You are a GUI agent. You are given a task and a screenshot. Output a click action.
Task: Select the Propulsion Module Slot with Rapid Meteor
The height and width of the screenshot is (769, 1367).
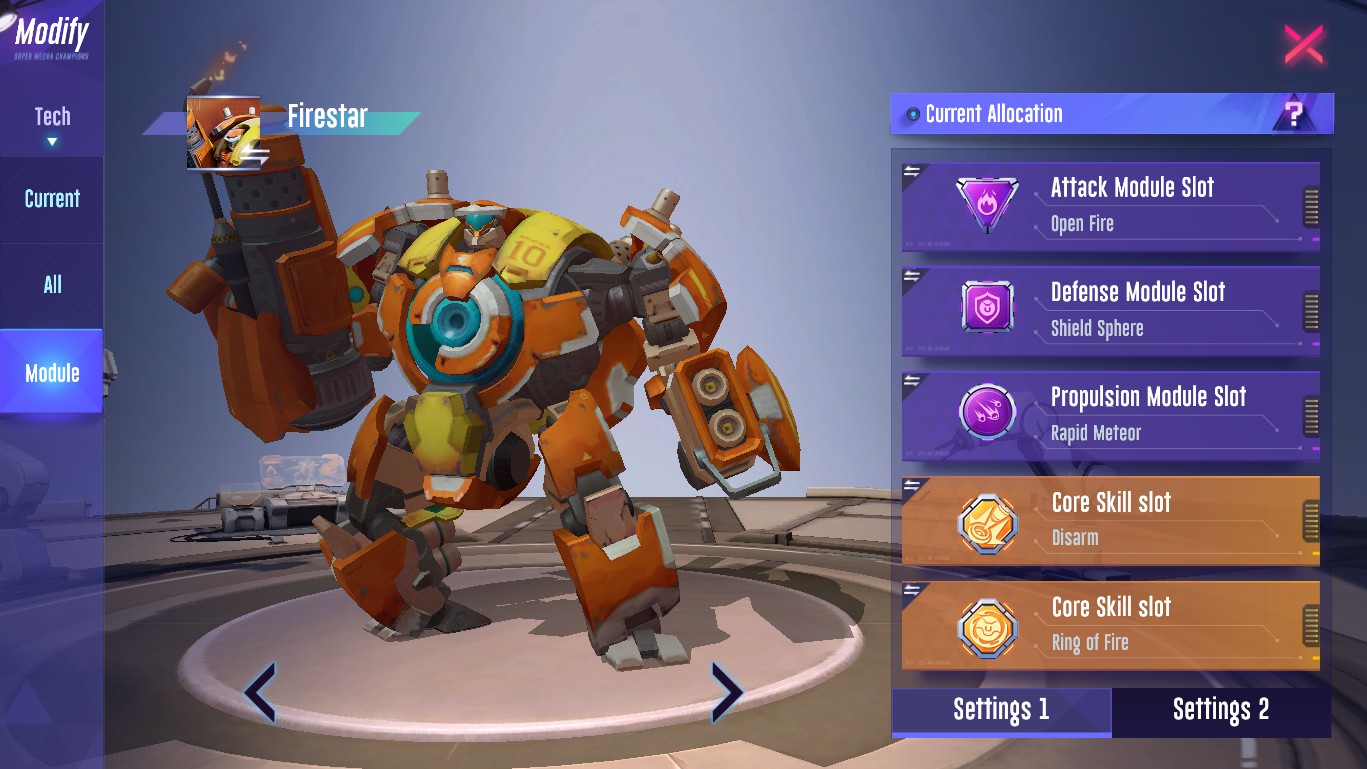tap(1110, 415)
